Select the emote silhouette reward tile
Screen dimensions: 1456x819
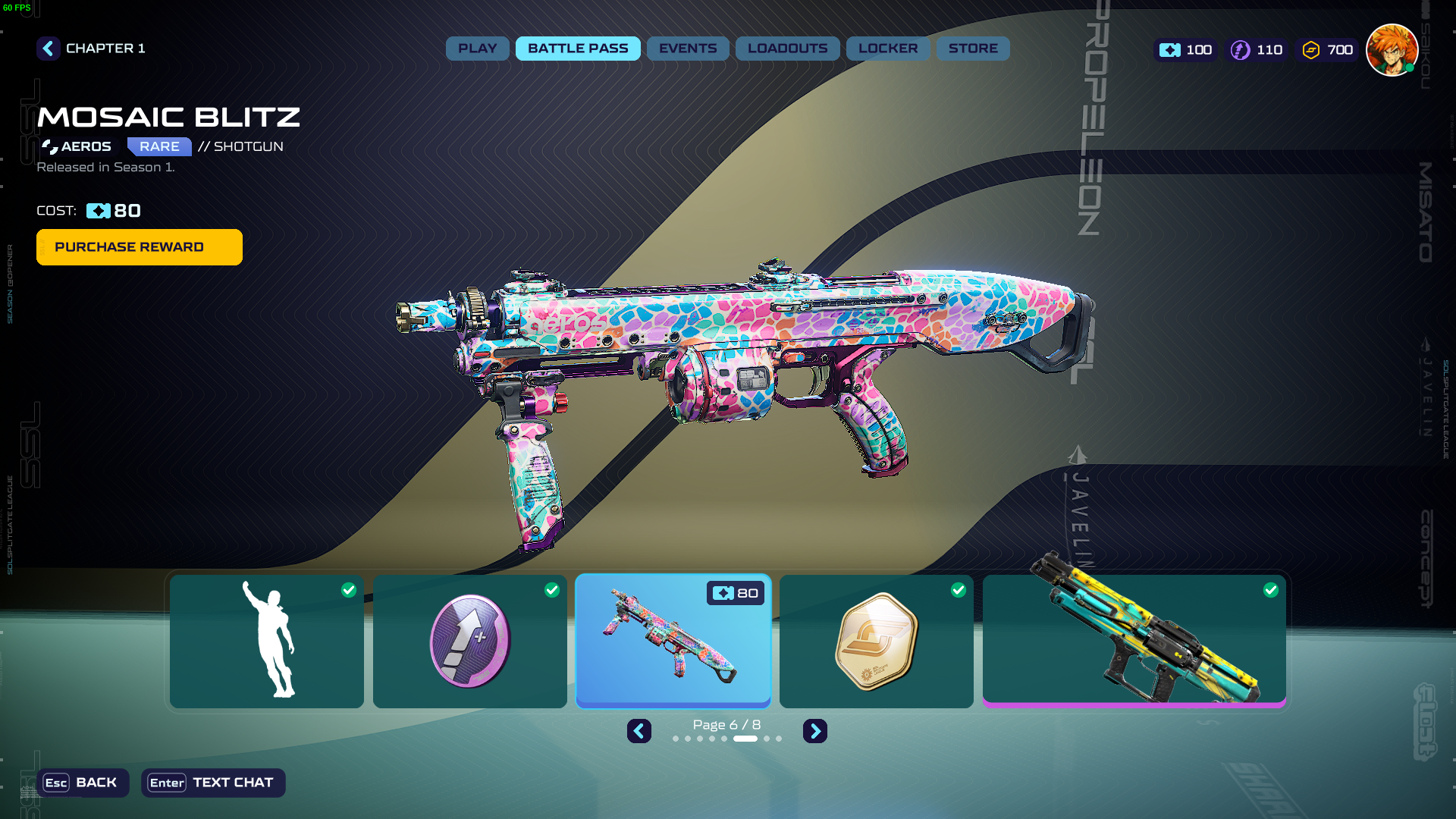coord(267,642)
